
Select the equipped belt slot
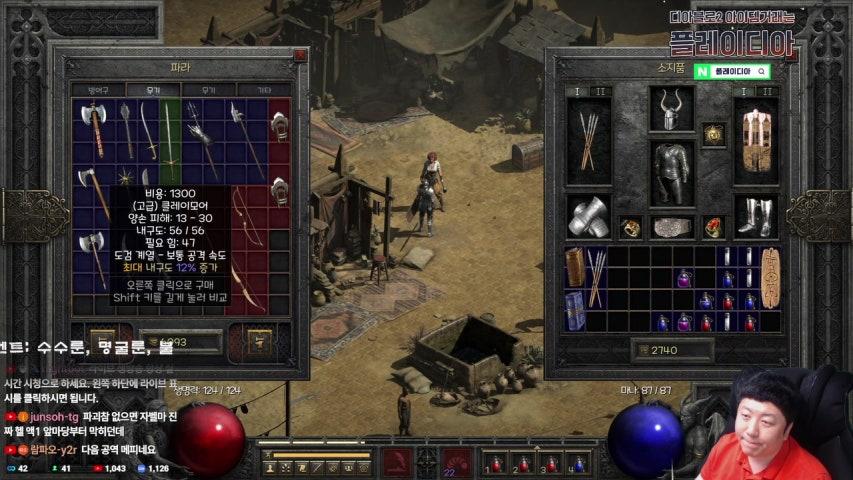672,227
